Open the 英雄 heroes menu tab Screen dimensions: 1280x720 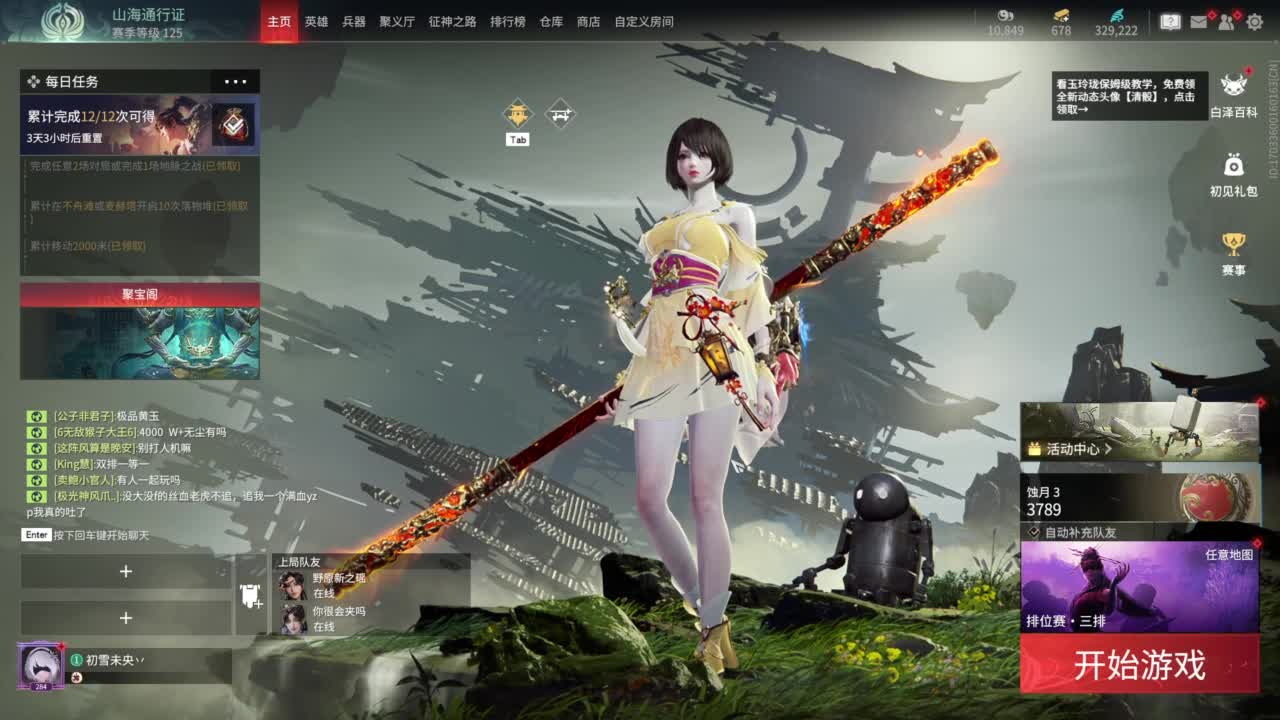[x=317, y=20]
